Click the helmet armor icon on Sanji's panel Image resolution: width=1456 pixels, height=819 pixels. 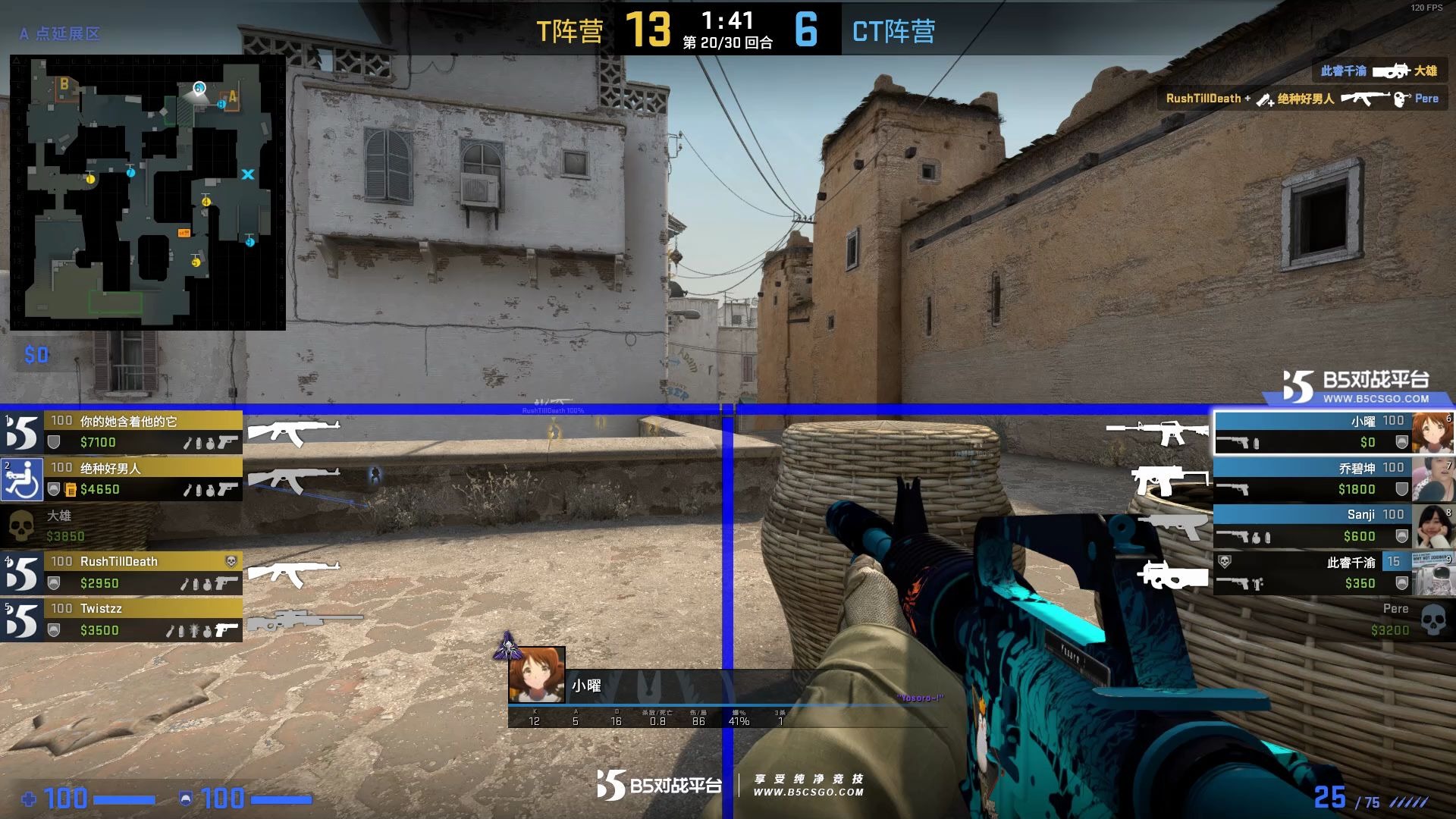(1401, 537)
